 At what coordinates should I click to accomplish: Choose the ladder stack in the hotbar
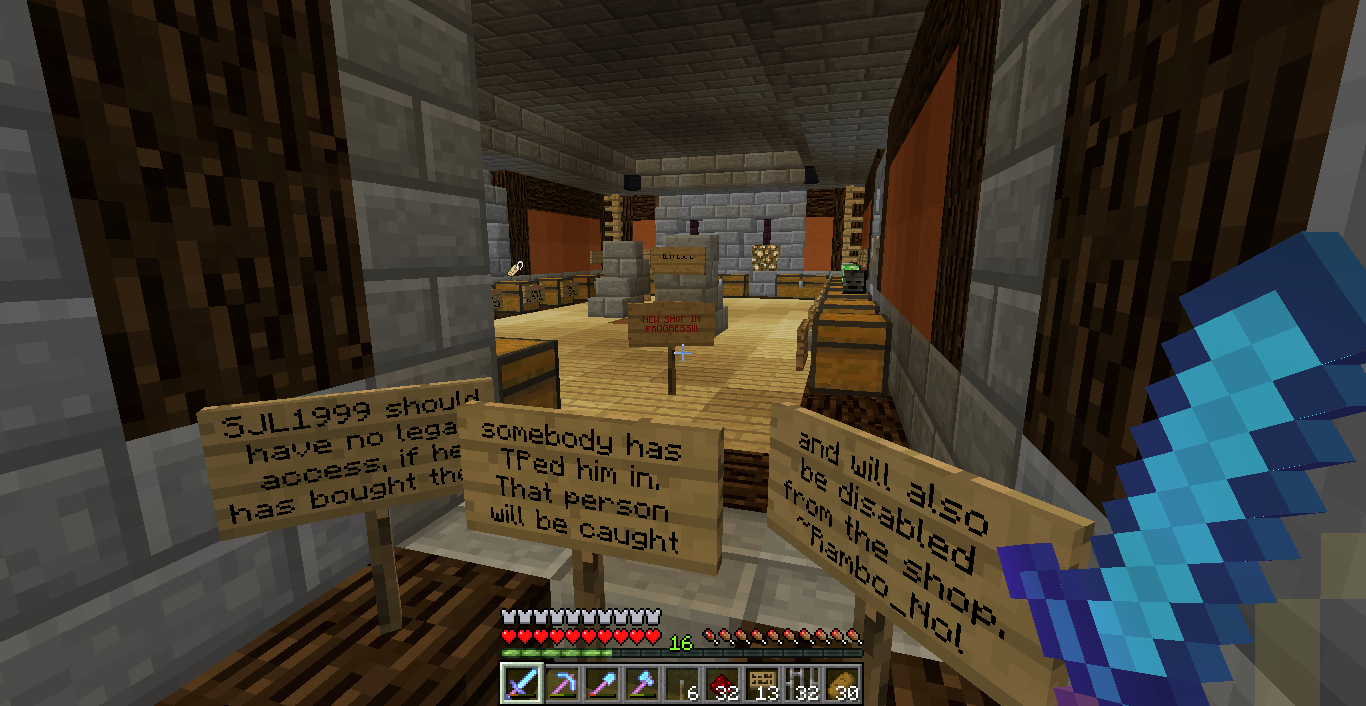(x=802, y=684)
